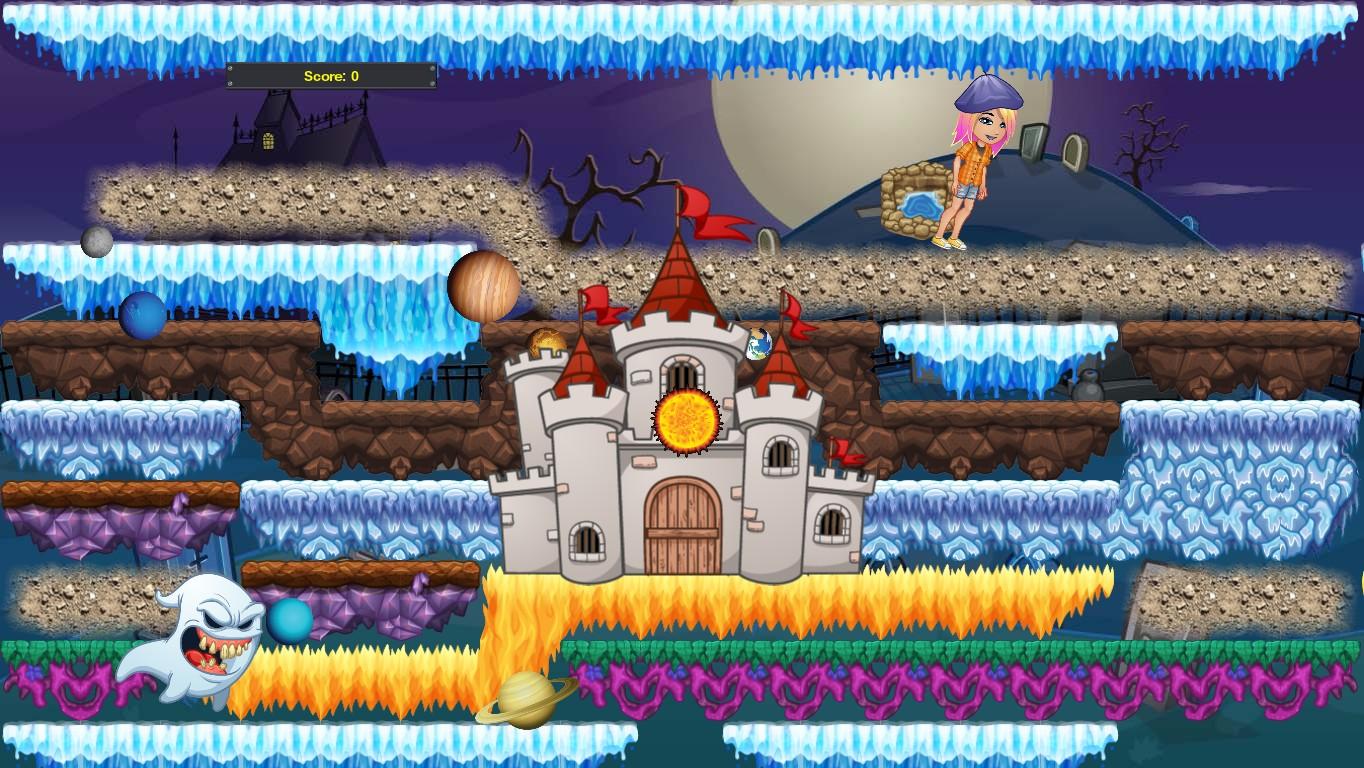Click the brown Jupiter planet on the left
The width and height of the screenshot is (1364, 768).
484,285
